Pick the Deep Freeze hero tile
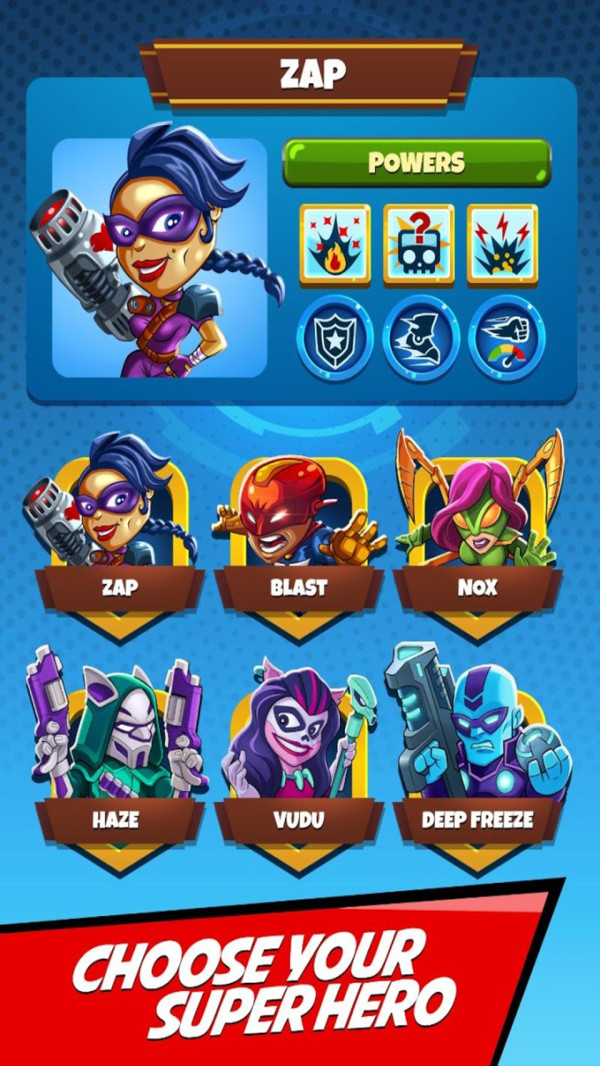600x1066 pixels. click(477, 760)
